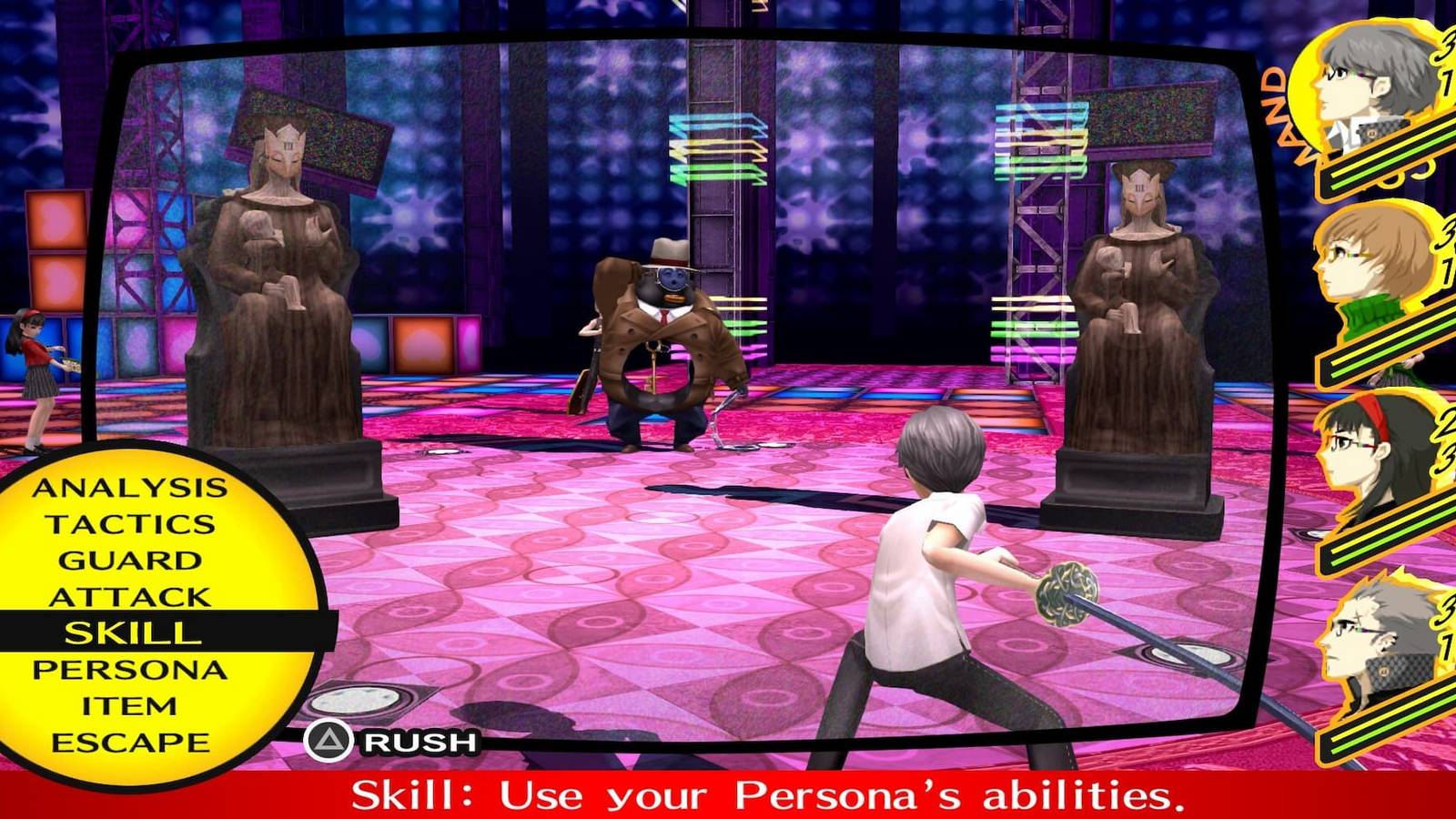Click the red Skill description bar
The height and width of the screenshot is (819, 1456).
[x=728, y=794]
